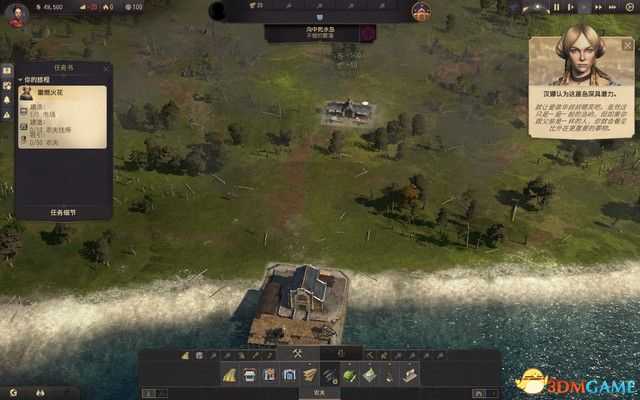640x400 pixels.
Task: Close the quest book panel
Action: 106,68
